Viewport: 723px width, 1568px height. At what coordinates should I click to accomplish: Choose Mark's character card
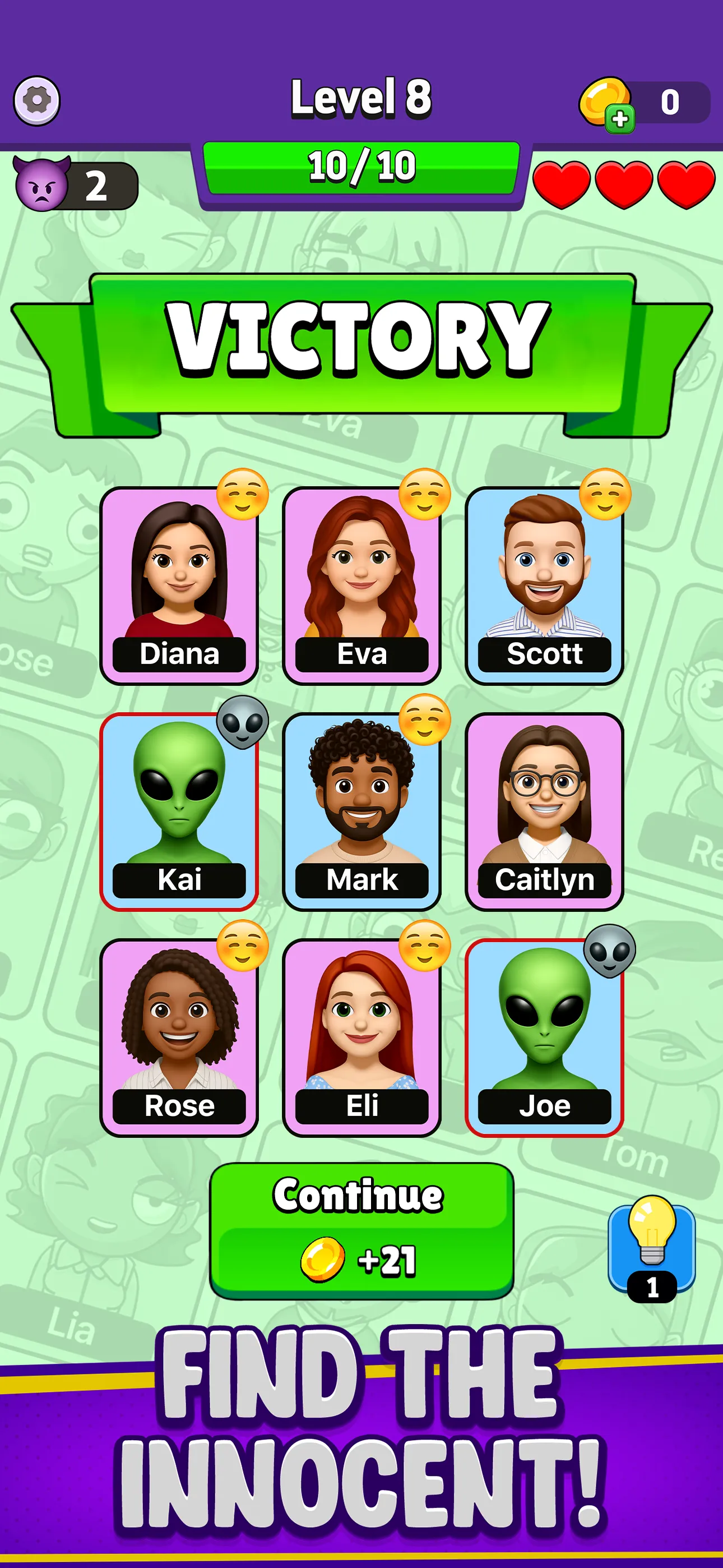[x=361, y=811]
